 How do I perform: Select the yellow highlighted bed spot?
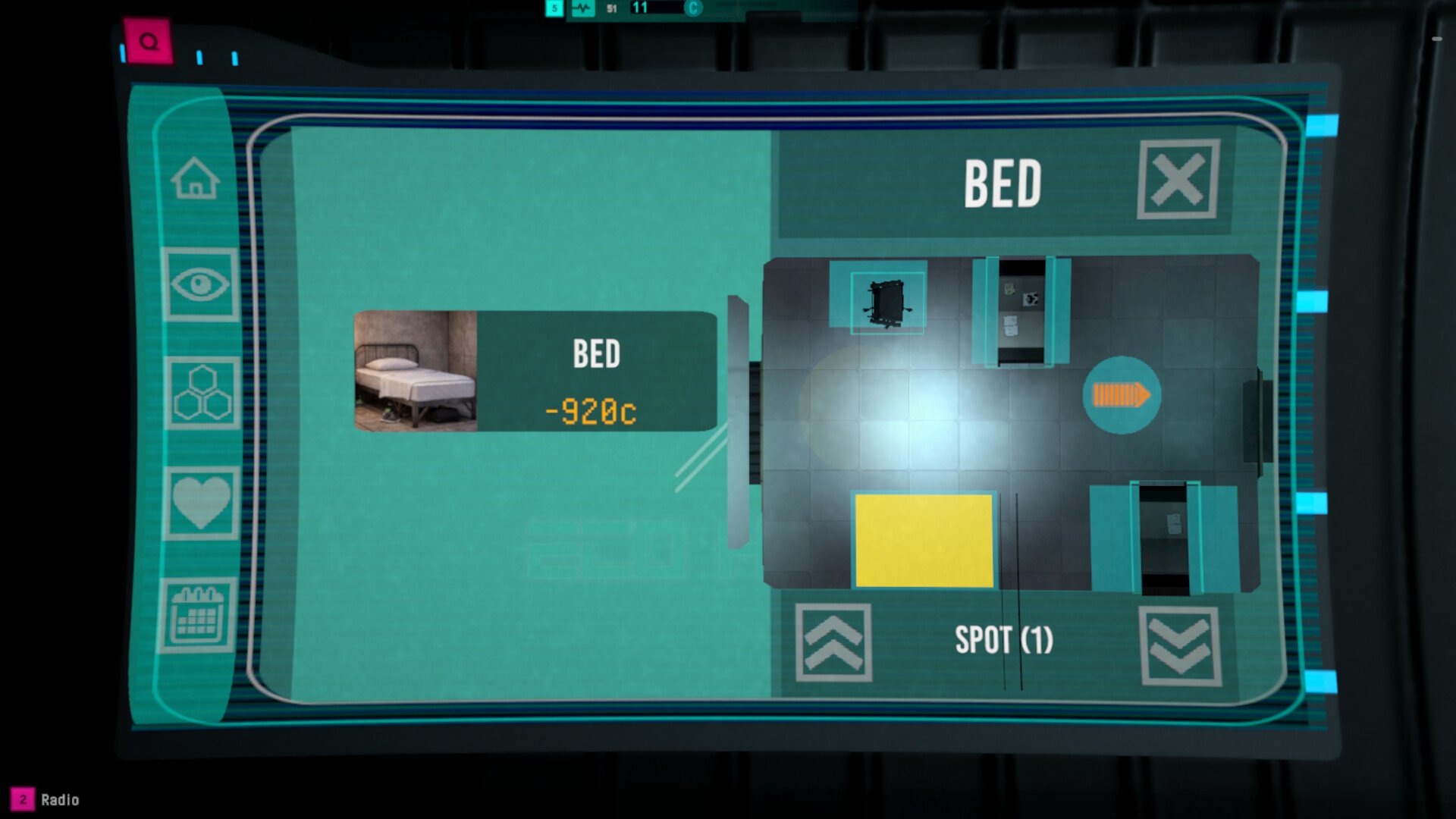(924, 540)
